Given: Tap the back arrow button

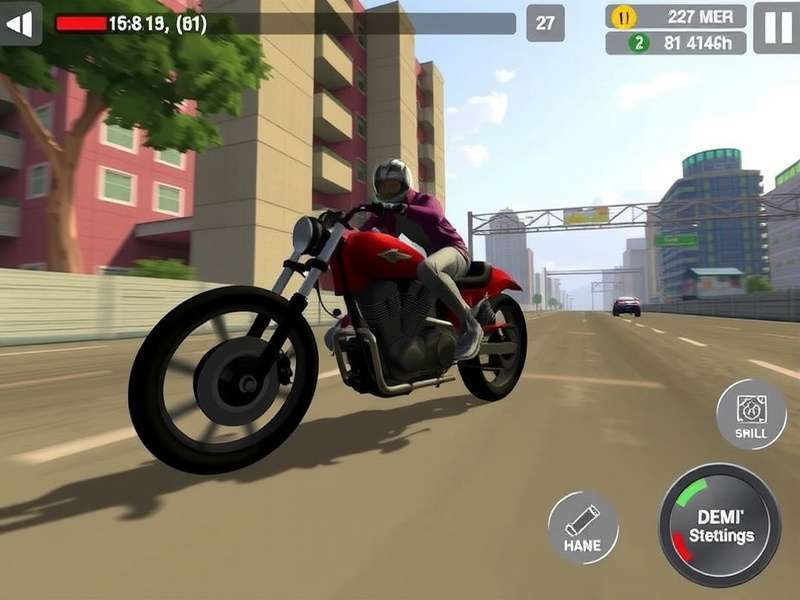Looking at the screenshot, I should 21,24.
